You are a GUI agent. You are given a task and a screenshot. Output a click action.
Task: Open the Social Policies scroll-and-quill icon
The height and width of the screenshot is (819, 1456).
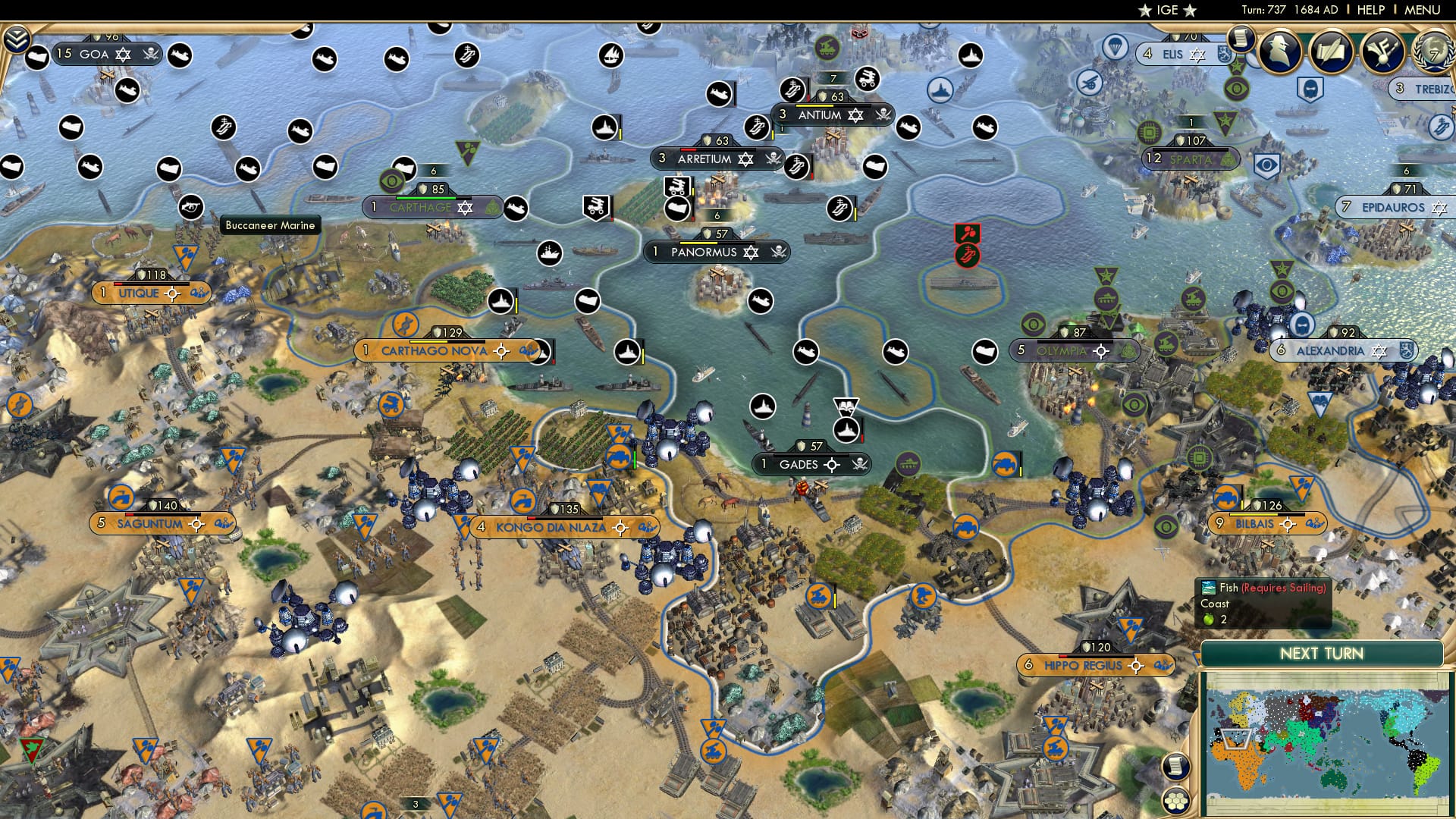click(1332, 53)
